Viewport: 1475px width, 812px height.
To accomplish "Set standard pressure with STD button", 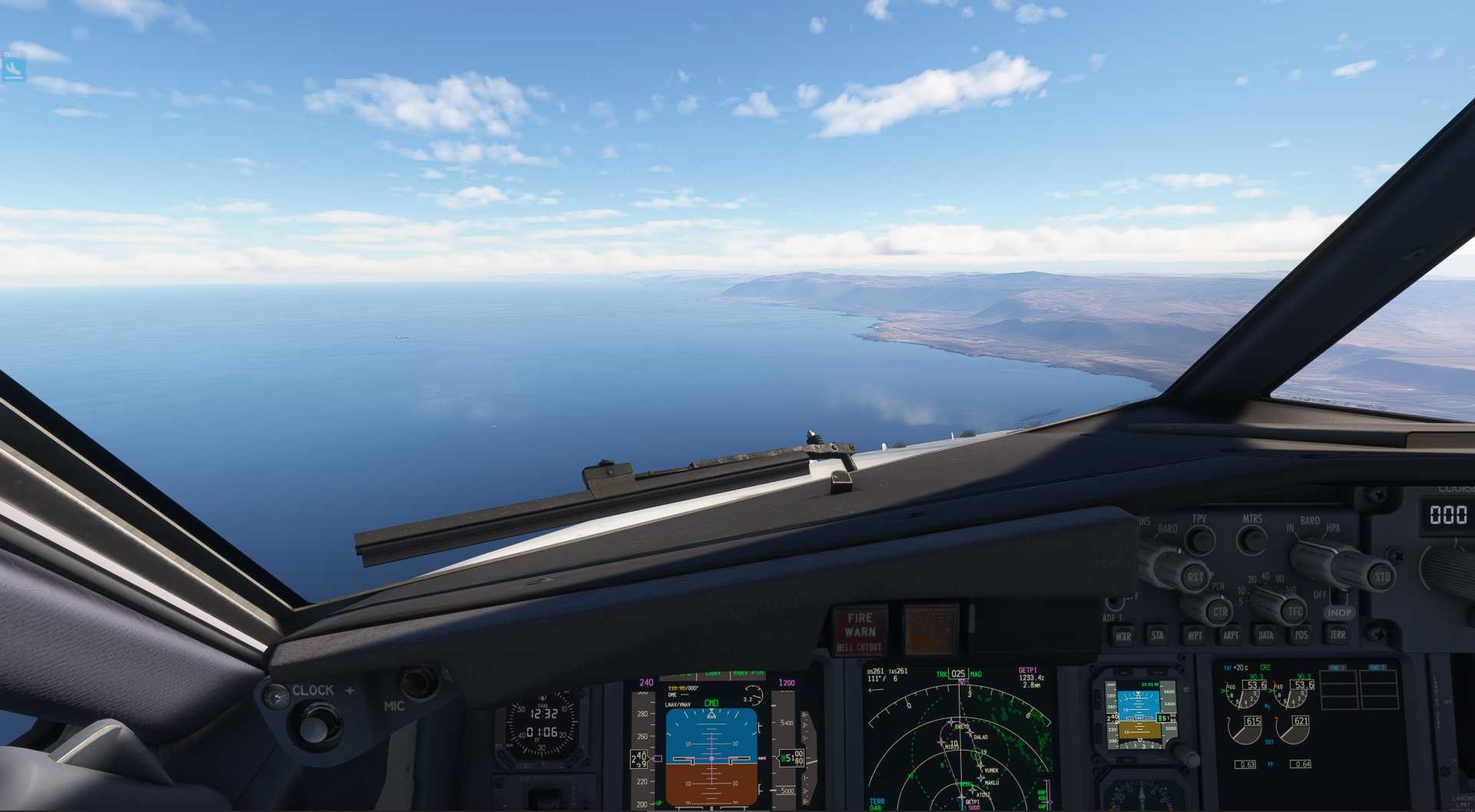I will pyautogui.click(x=1382, y=577).
